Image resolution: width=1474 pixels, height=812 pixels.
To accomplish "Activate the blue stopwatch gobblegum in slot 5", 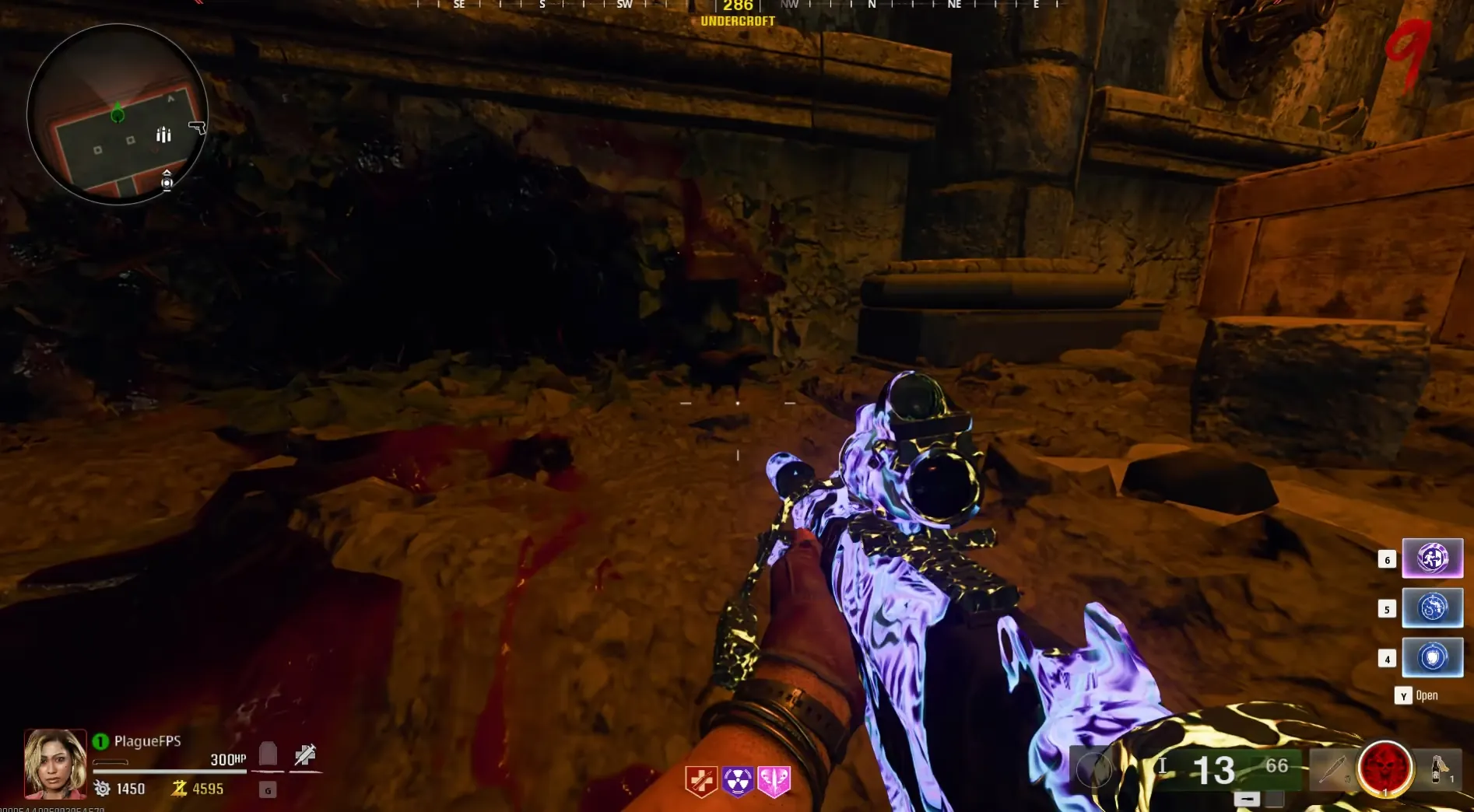I will (1432, 607).
